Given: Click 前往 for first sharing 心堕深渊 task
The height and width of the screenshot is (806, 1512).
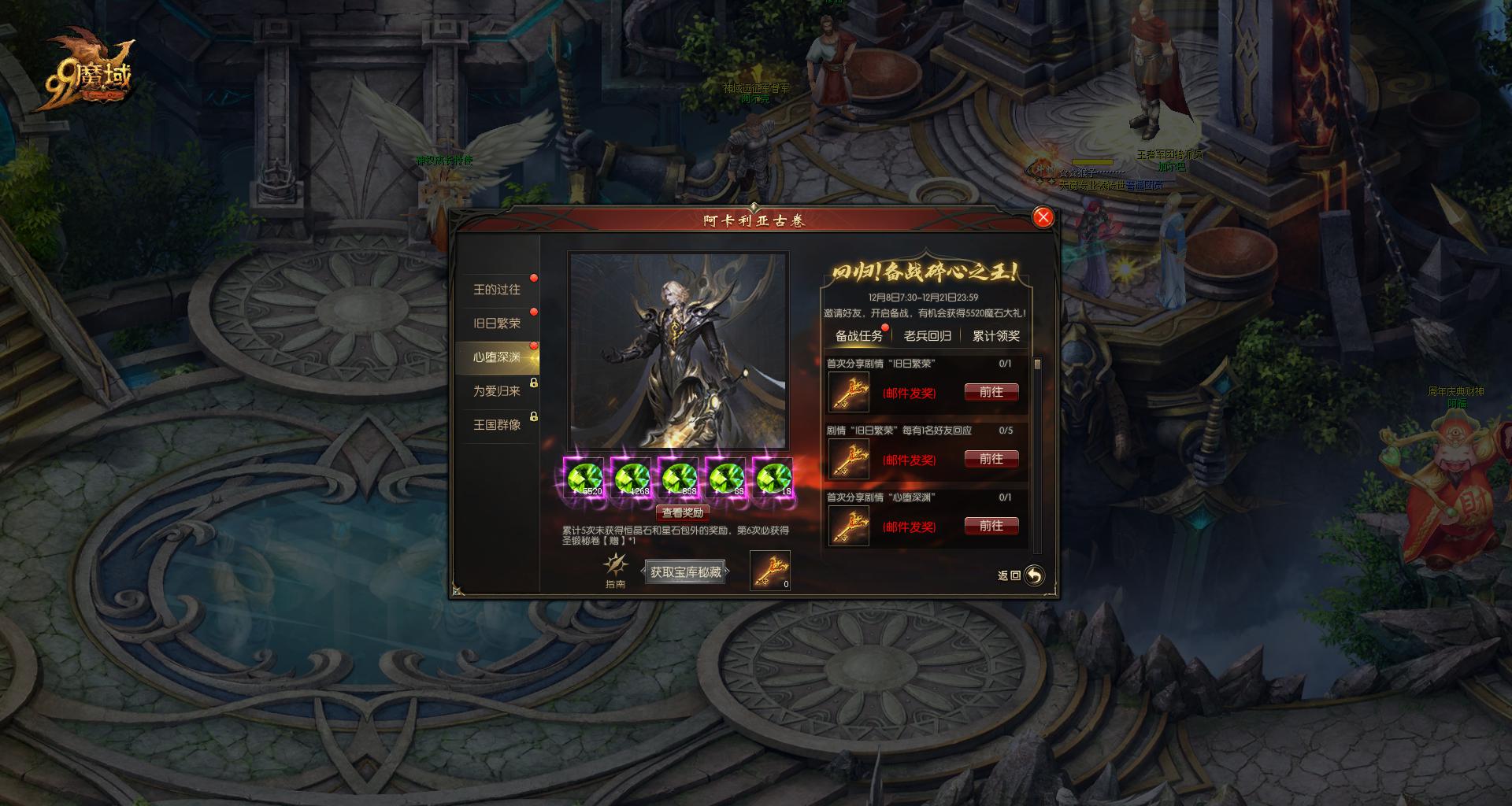Looking at the screenshot, I should (x=991, y=526).
